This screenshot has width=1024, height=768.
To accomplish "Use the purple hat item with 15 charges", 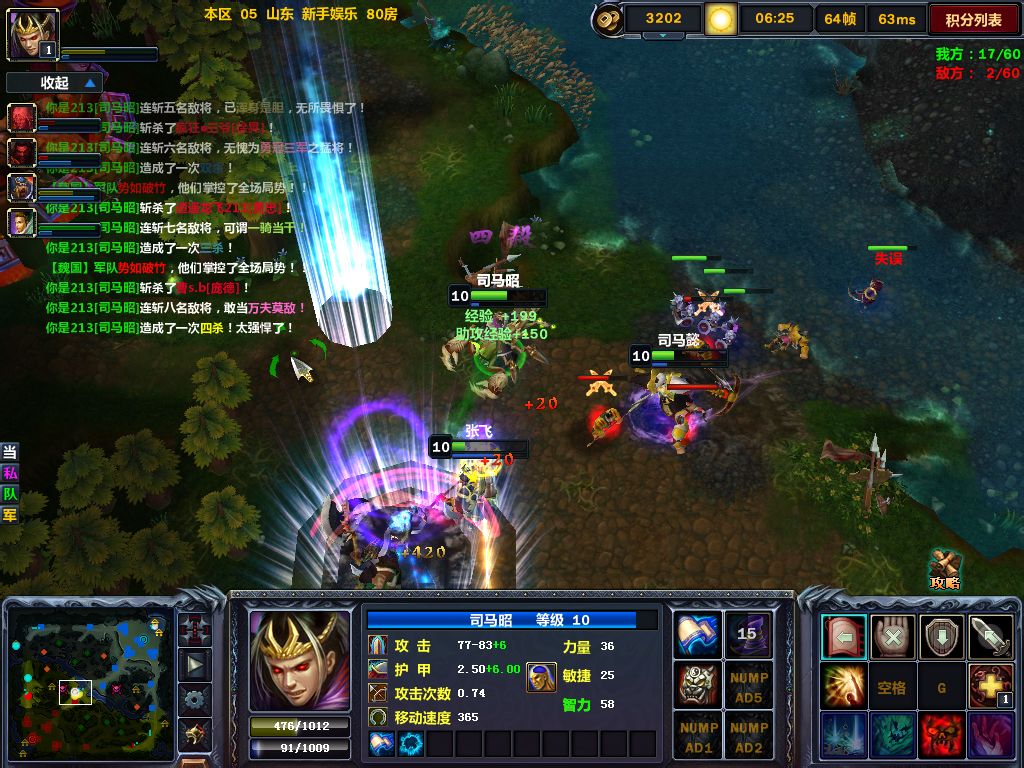I will point(748,634).
